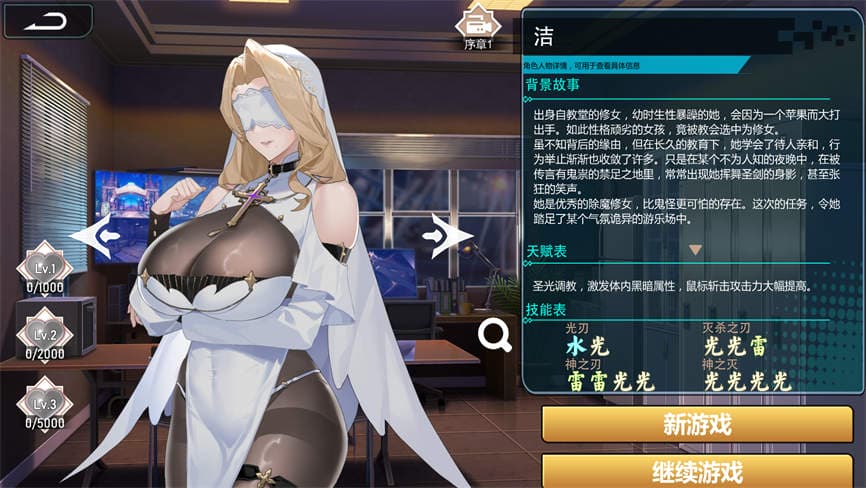The image size is (866, 488).
Task: Open the 背景故事 background story section
Action: (554, 85)
